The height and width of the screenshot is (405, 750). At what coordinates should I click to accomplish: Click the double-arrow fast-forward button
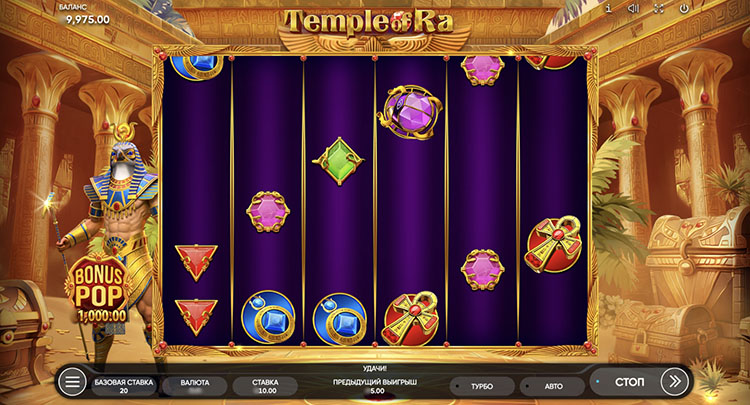pyautogui.click(x=674, y=381)
